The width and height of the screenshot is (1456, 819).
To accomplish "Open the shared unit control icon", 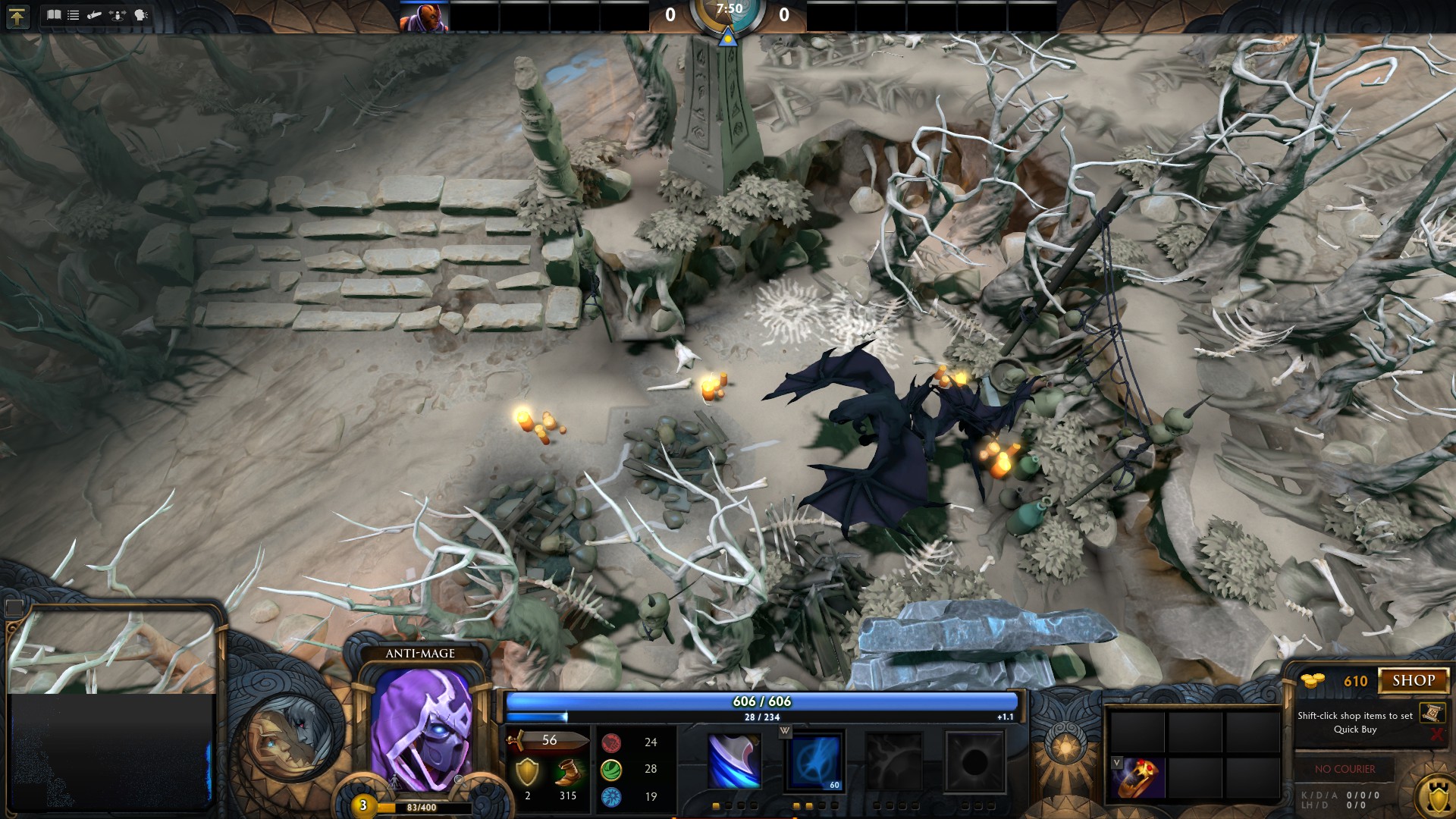I will (118, 14).
